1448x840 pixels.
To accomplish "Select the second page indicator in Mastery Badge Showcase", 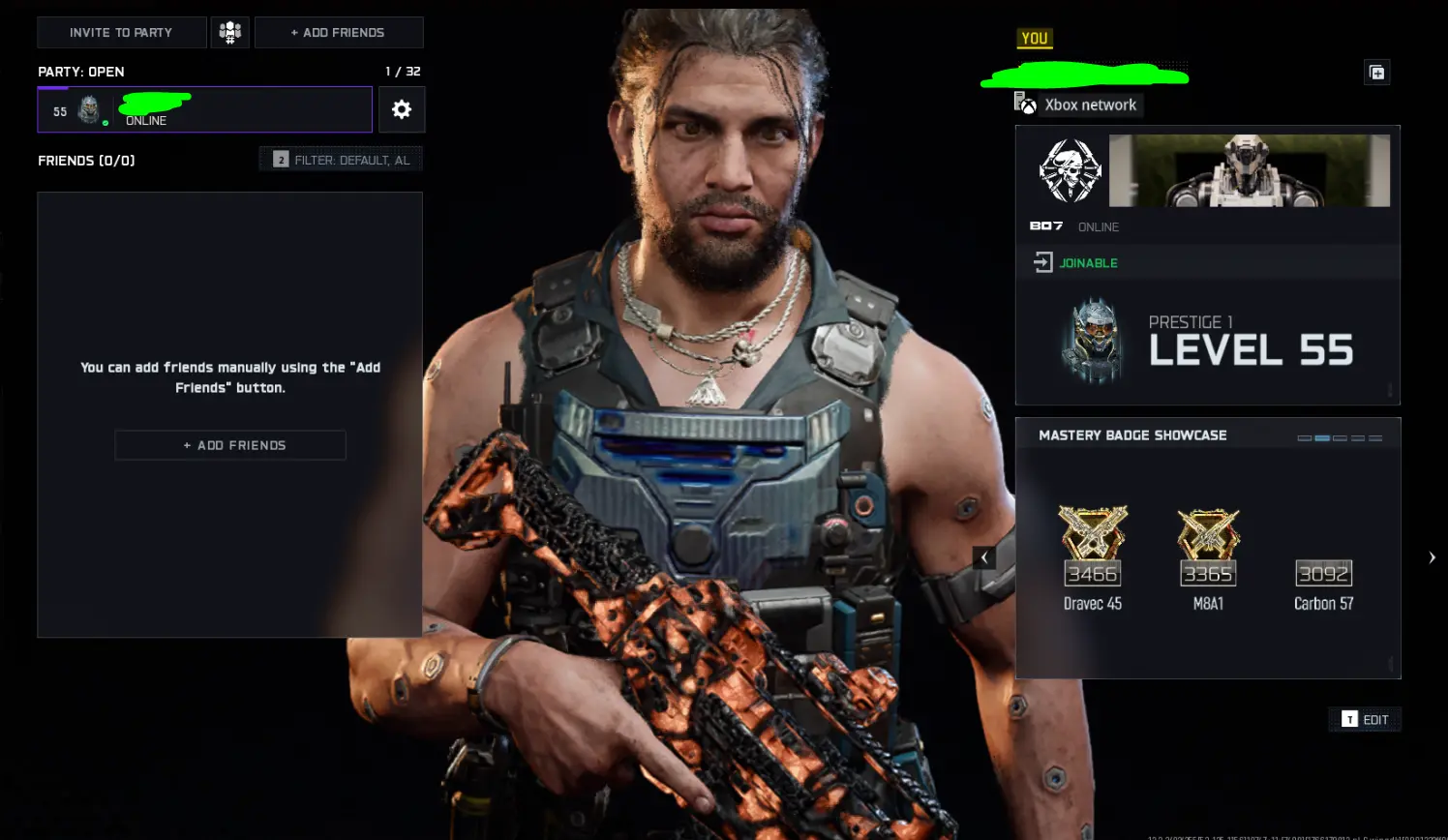I will click(x=1321, y=436).
